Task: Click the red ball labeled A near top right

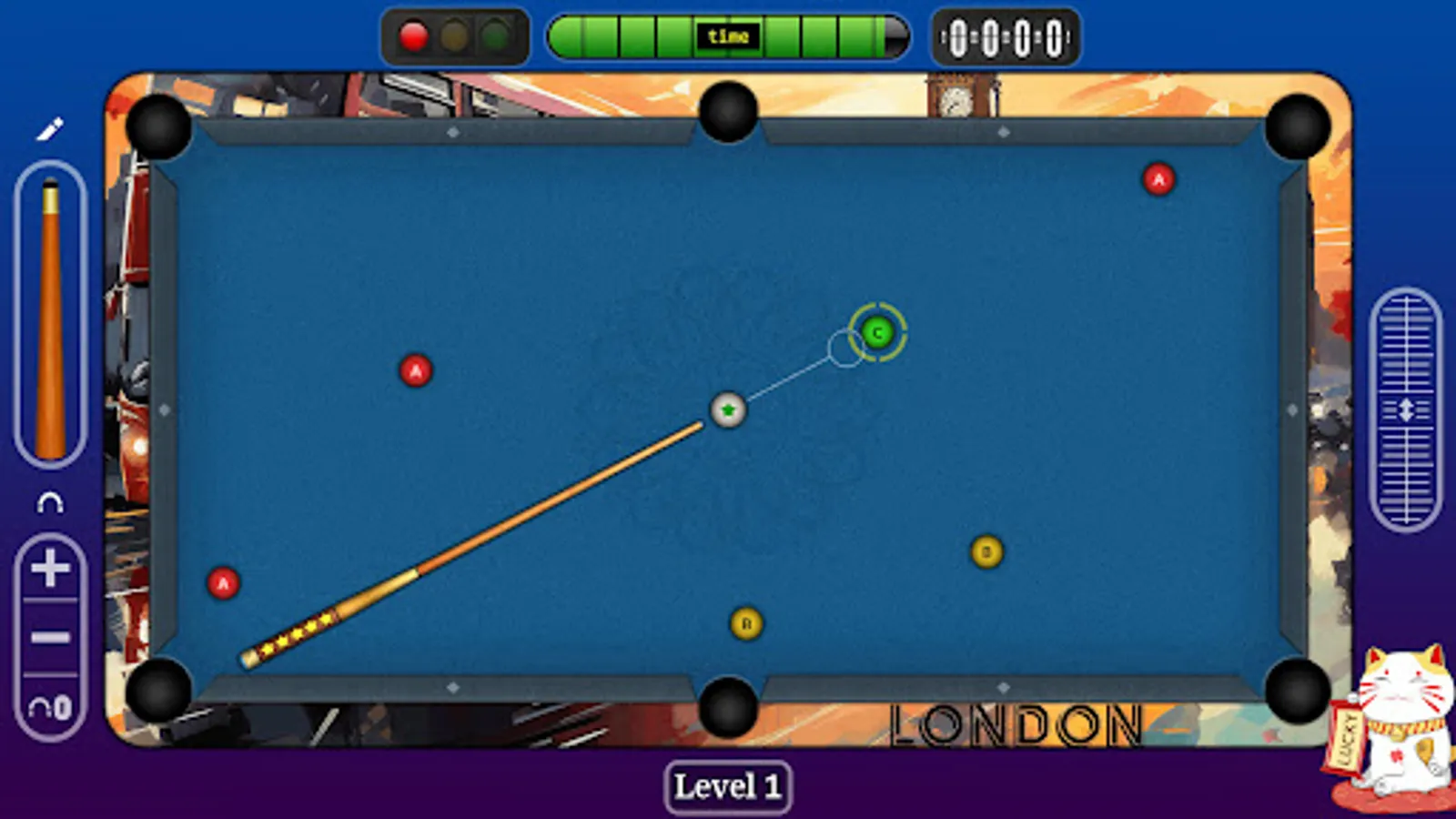Action: (1158, 180)
